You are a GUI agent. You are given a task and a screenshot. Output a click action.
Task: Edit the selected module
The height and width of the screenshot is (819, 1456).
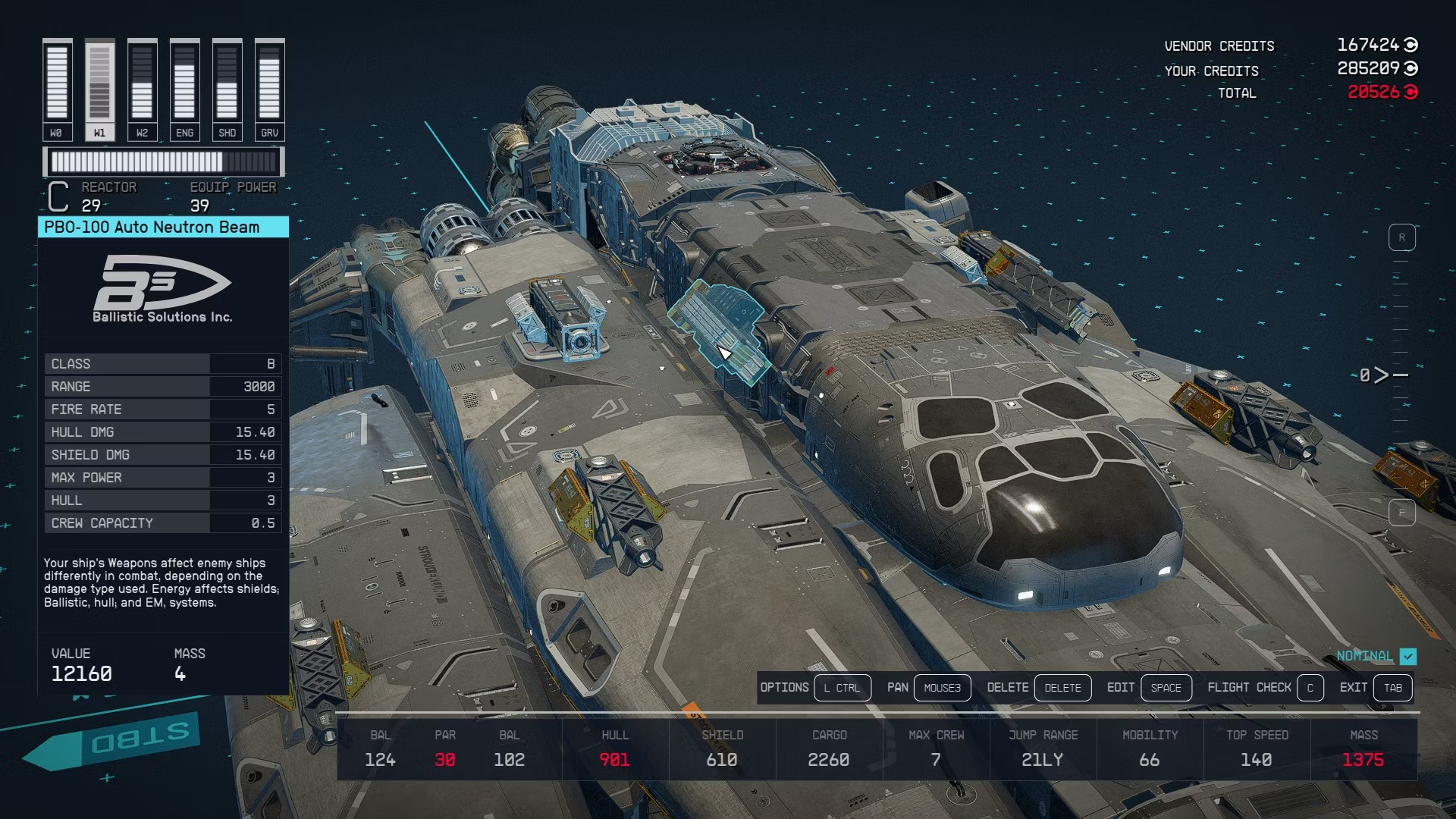click(x=1166, y=688)
